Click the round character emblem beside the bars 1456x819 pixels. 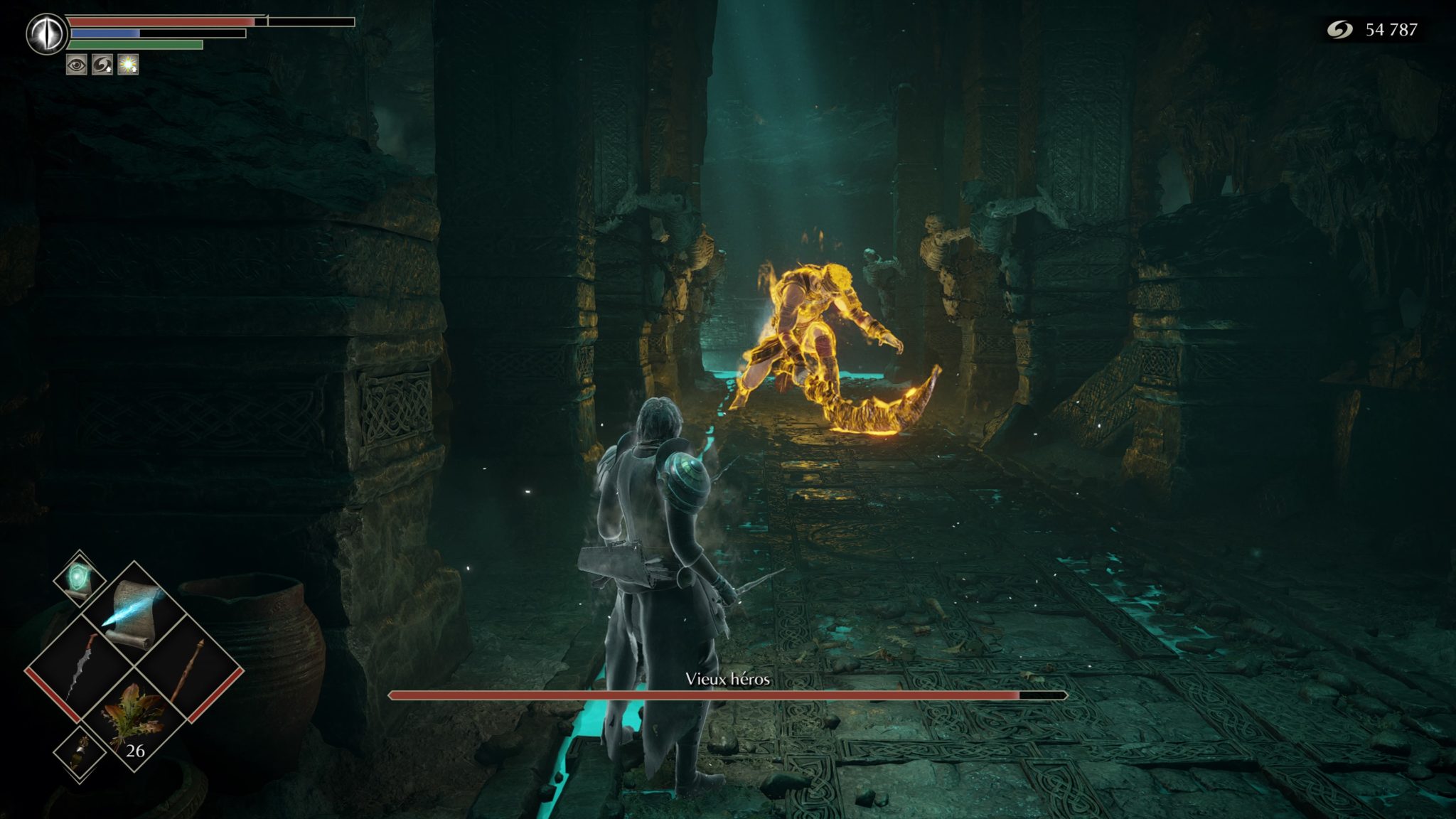click(x=47, y=33)
